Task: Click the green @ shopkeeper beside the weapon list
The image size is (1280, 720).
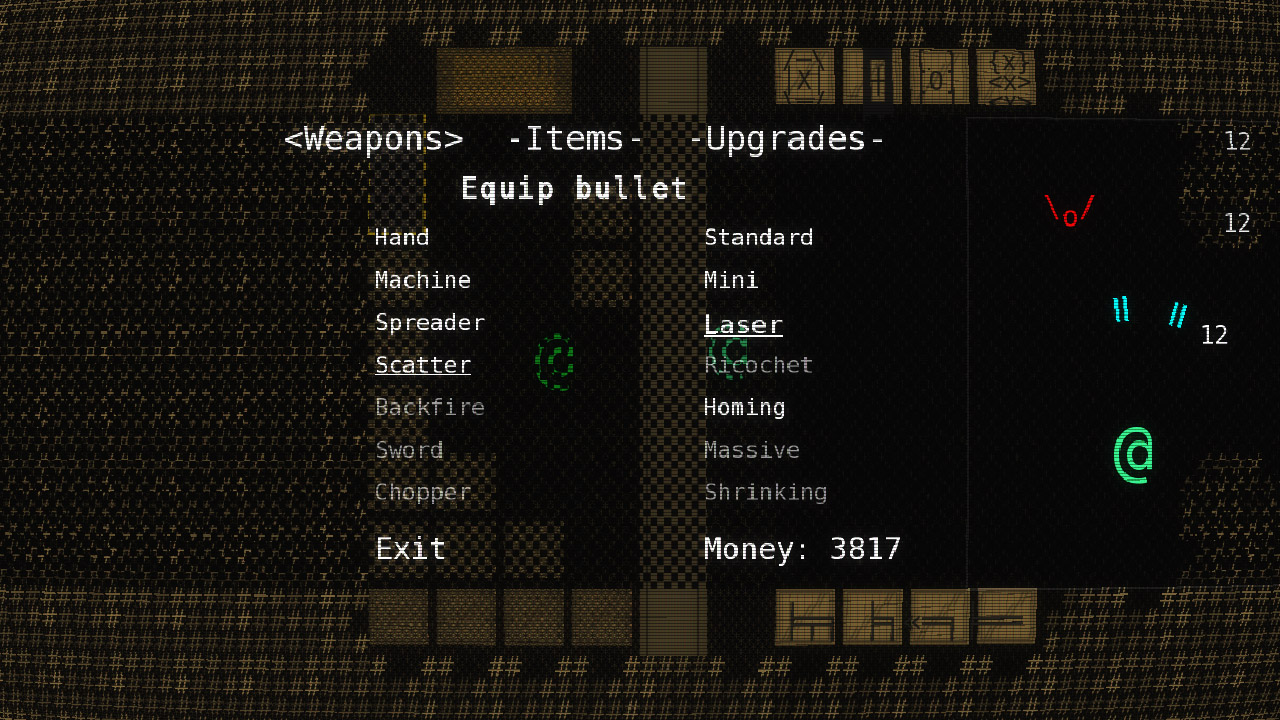Action: 554,363
